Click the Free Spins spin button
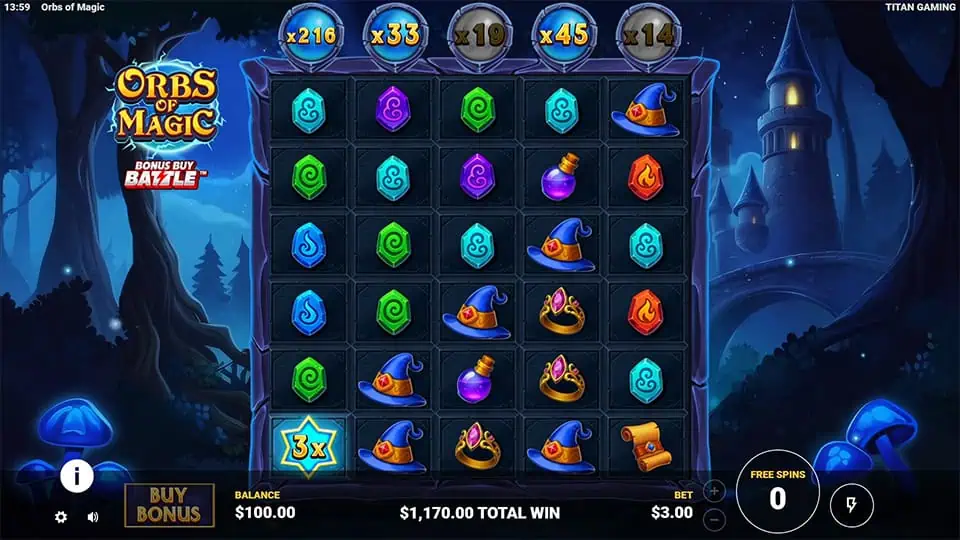This screenshot has width=960, height=540. tap(777, 495)
